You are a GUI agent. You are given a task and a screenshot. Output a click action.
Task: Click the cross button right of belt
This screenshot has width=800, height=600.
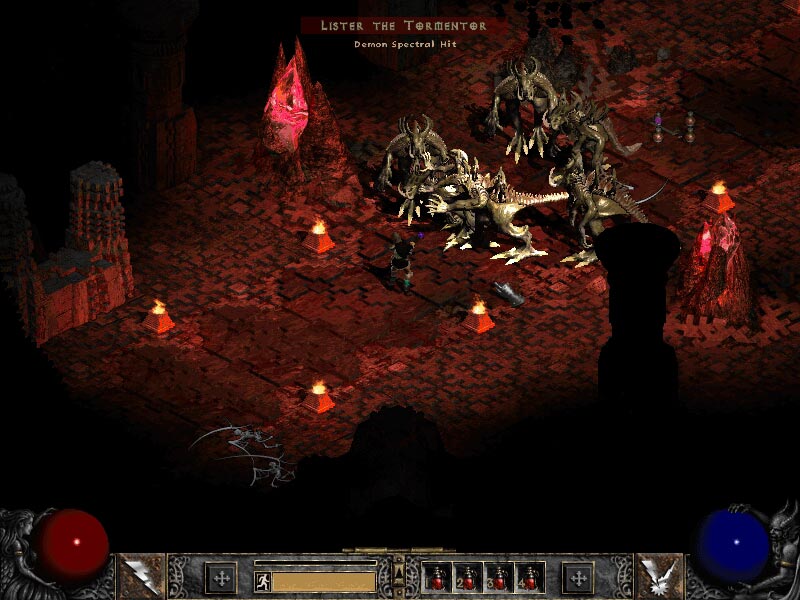(577, 577)
